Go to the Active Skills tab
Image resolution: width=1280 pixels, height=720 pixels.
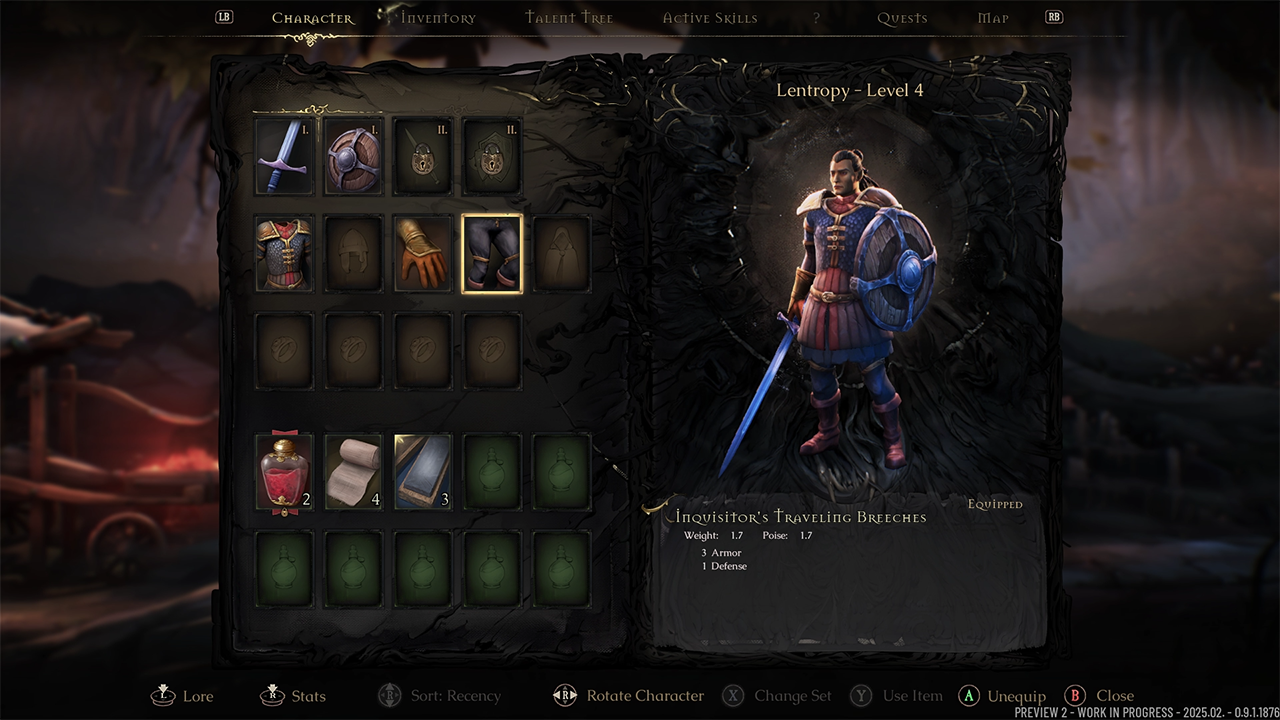click(710, 18)
